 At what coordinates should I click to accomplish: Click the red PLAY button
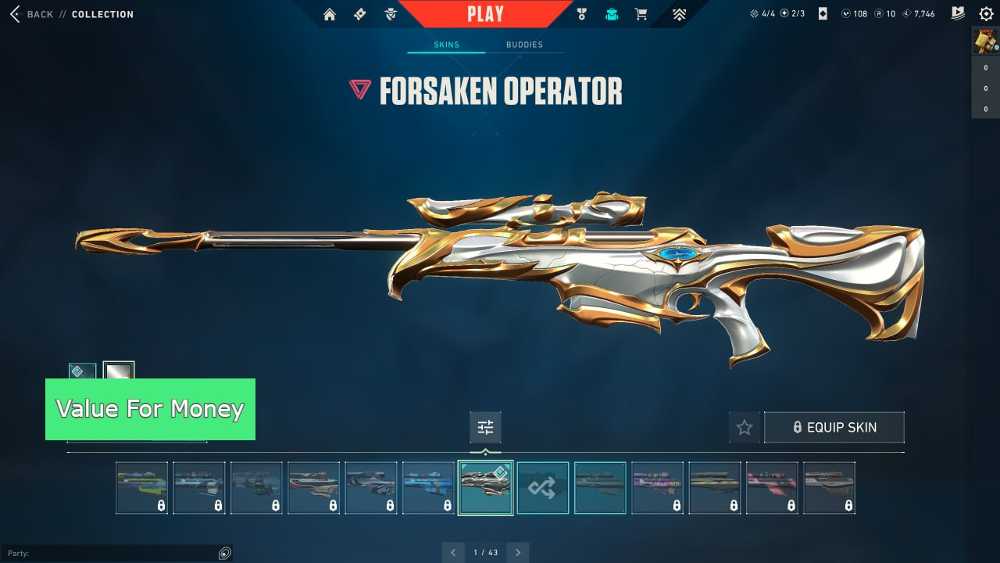[x=486, y=14]
